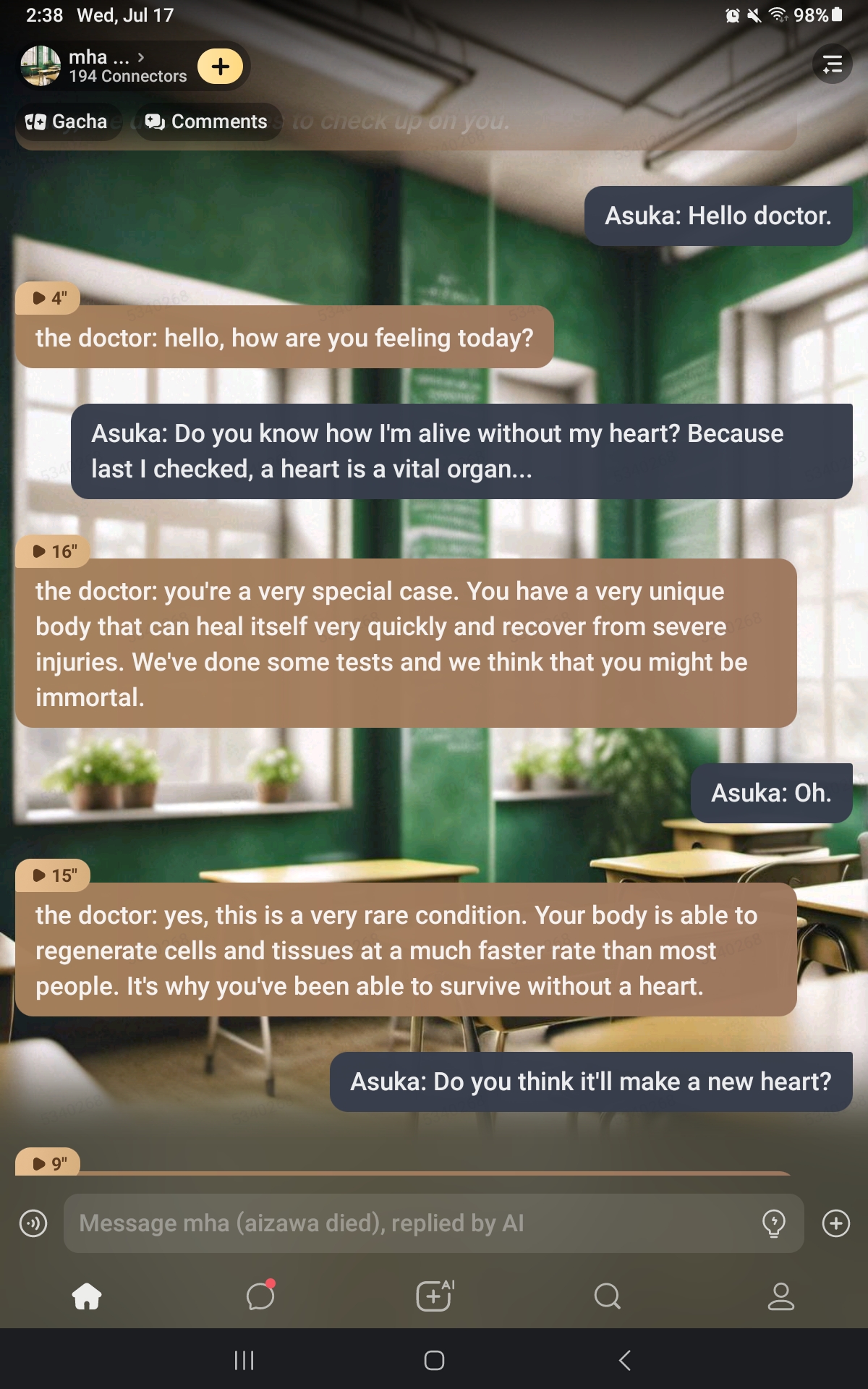Play the 9-second voice message
The image size is (868, 1389).
(x=48, y=1163)
